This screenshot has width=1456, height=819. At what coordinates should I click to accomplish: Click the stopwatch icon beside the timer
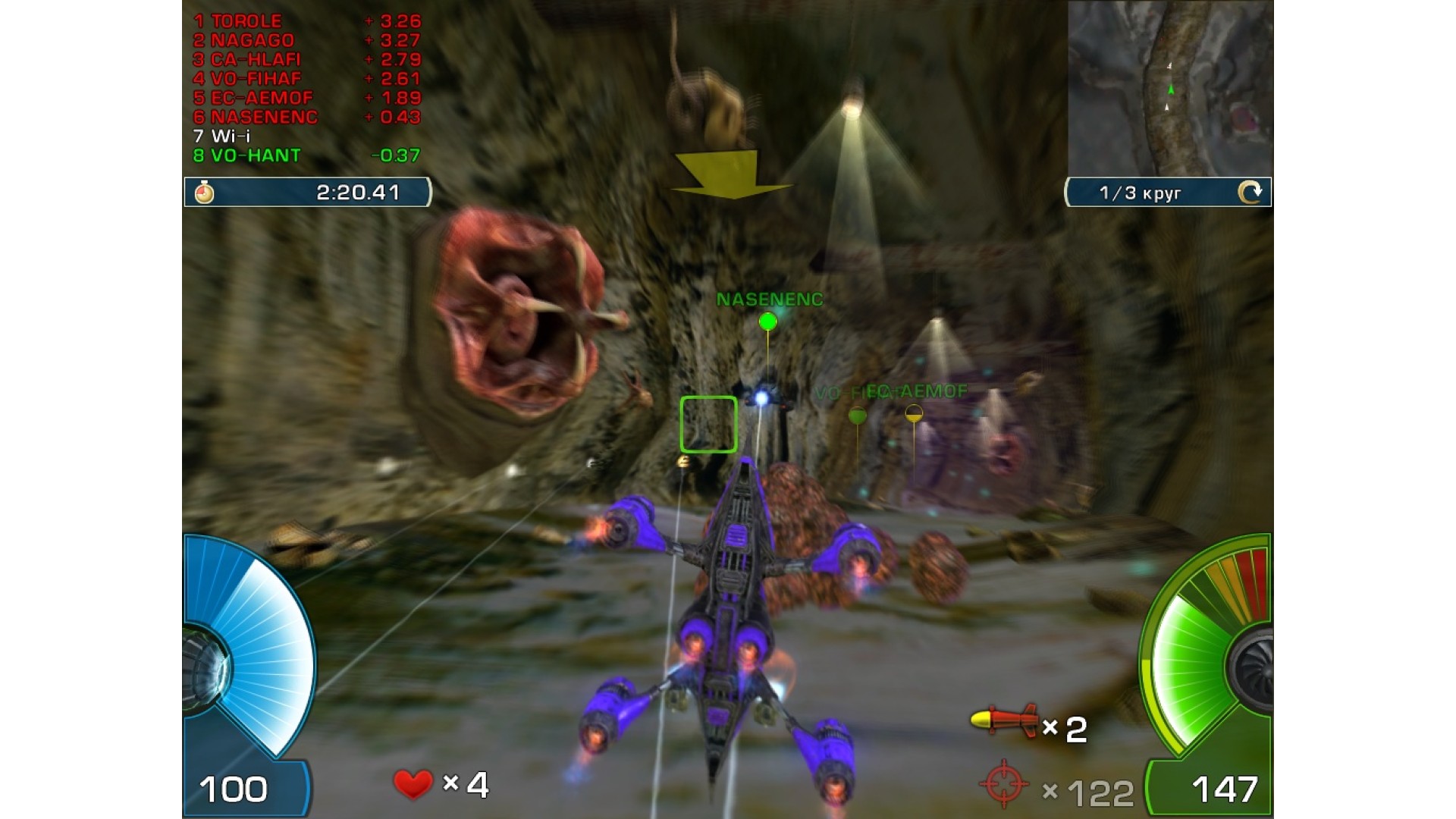coord(204,193)
